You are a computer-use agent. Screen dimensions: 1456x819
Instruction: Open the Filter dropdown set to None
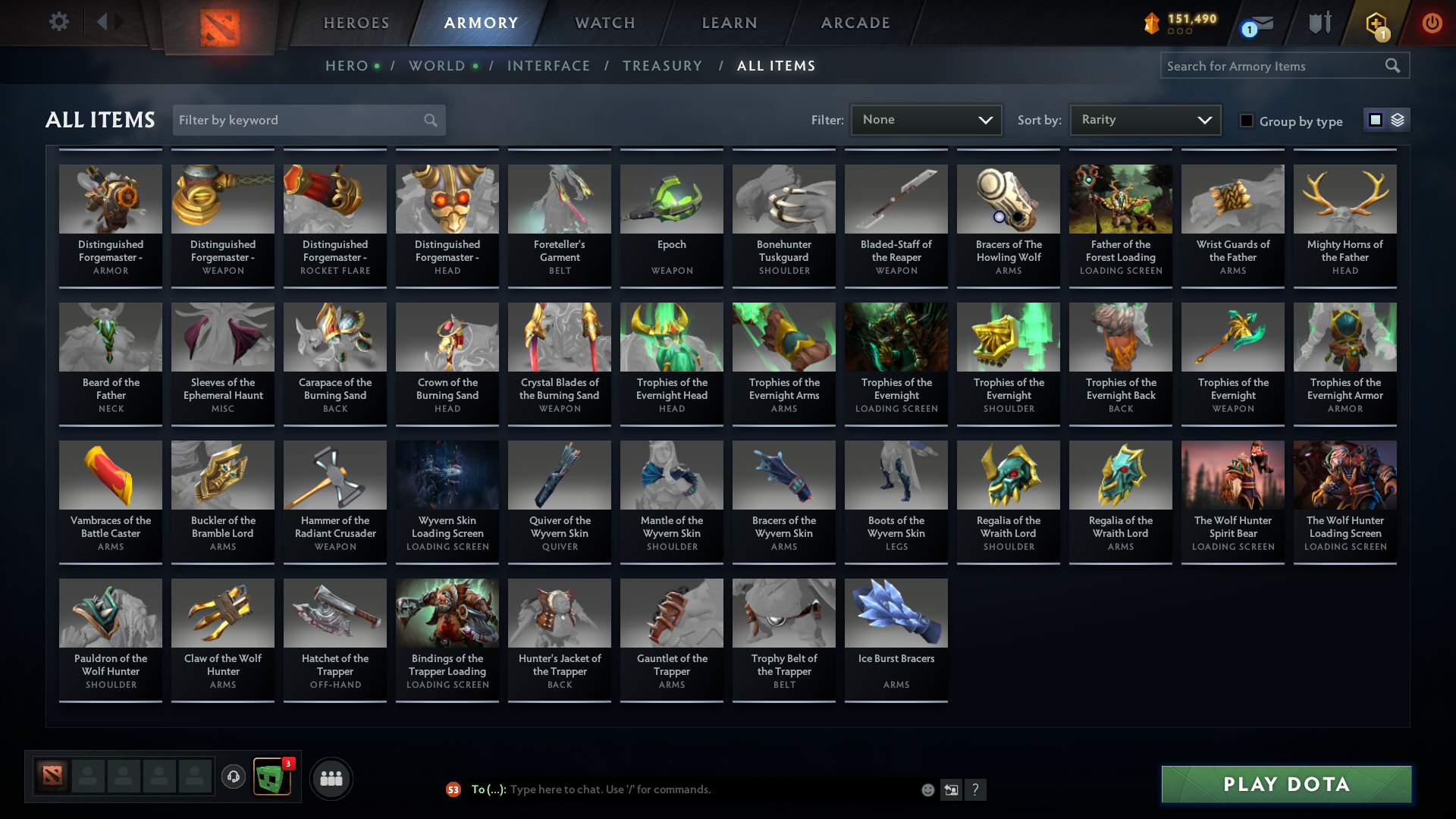(925, 119)
